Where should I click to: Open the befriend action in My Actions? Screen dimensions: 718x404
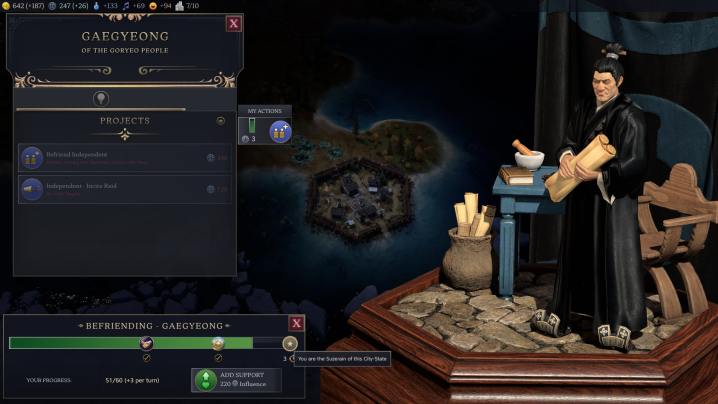(x=280, y=131)
